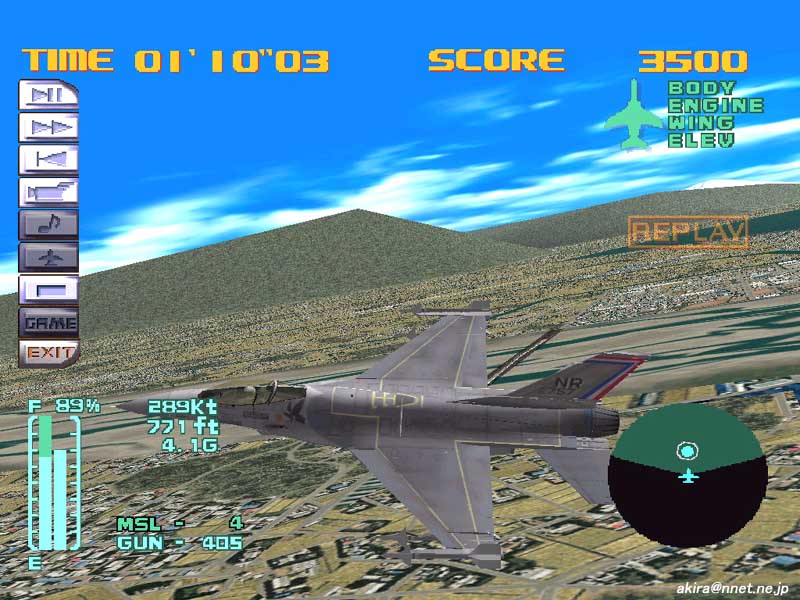This screenshot has height=600, width=800.
Task: Click the circular radar minimap
Action: (688, 481)
